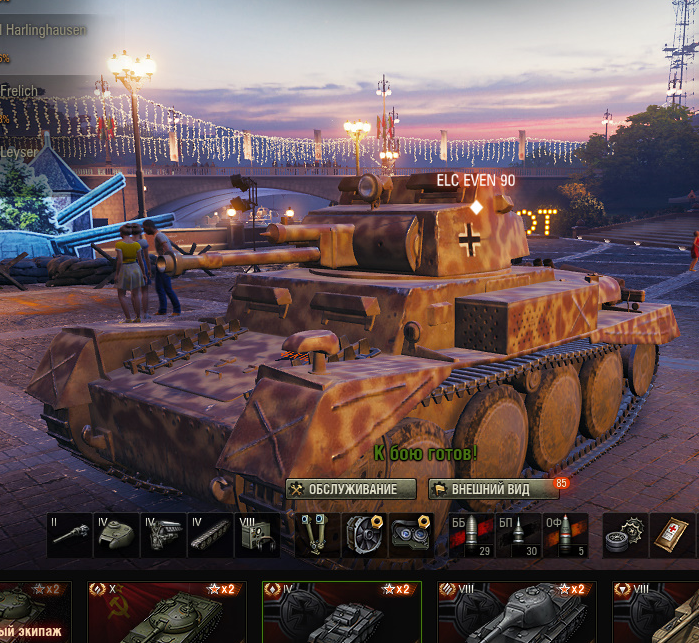699x643 pixels.
Task: Open the repair kit consumable slot
Action: (626, 535)
